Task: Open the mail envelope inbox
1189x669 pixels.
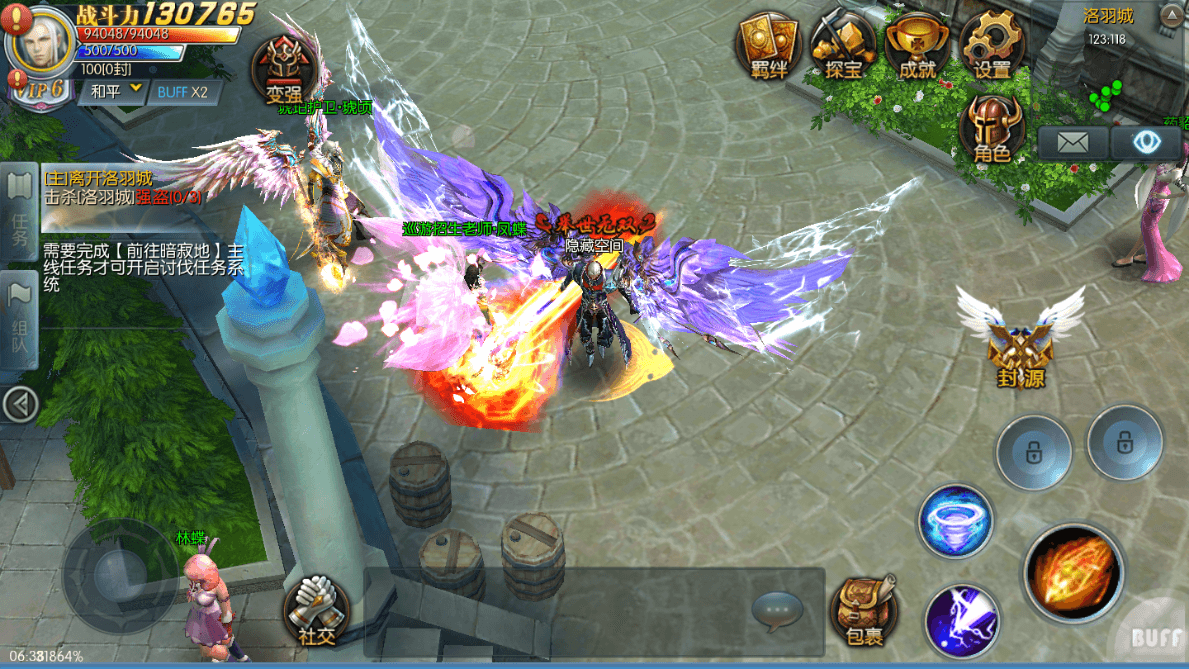Action: [1072, 142]
